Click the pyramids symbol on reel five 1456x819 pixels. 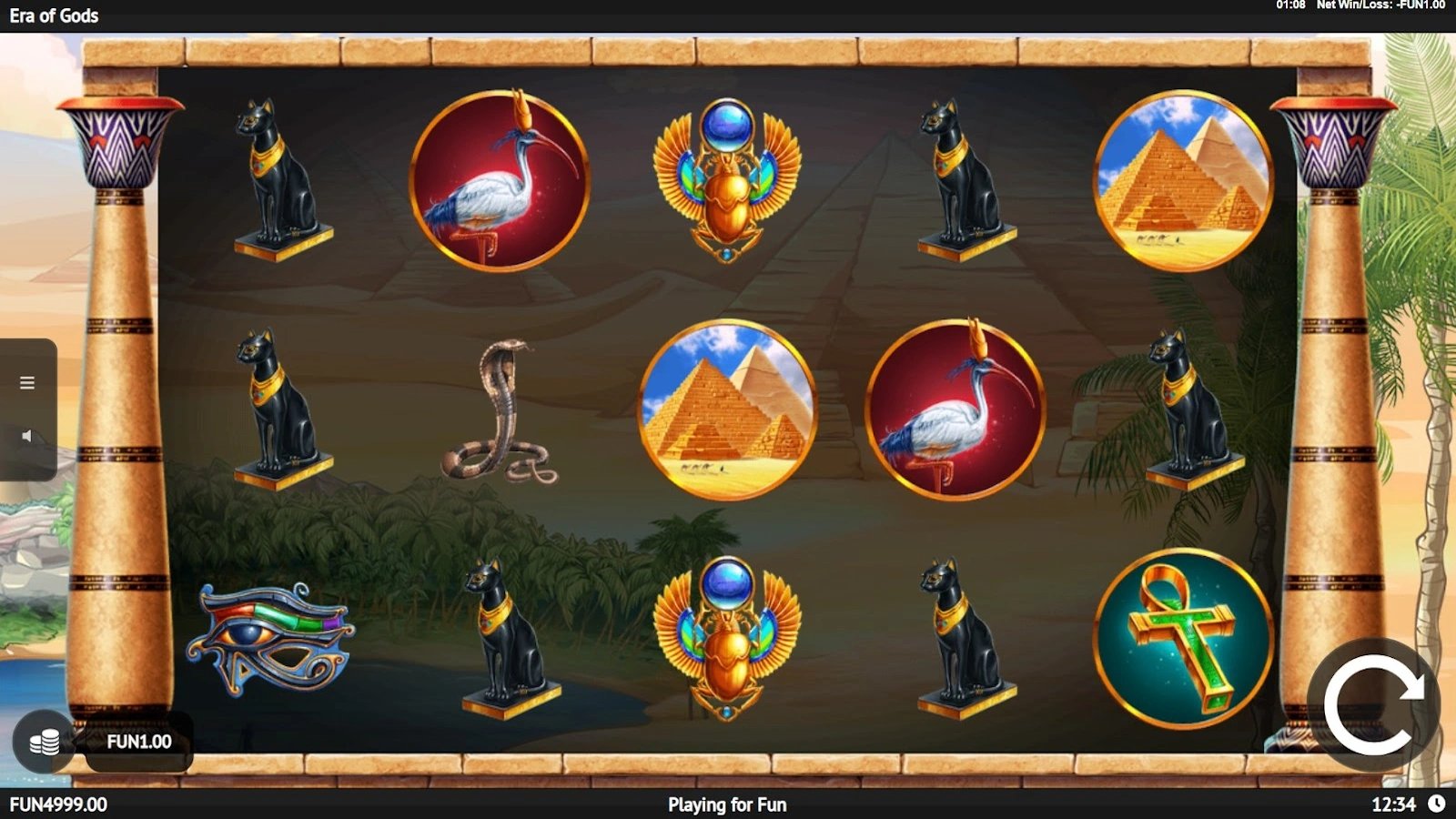(1178, 177)
